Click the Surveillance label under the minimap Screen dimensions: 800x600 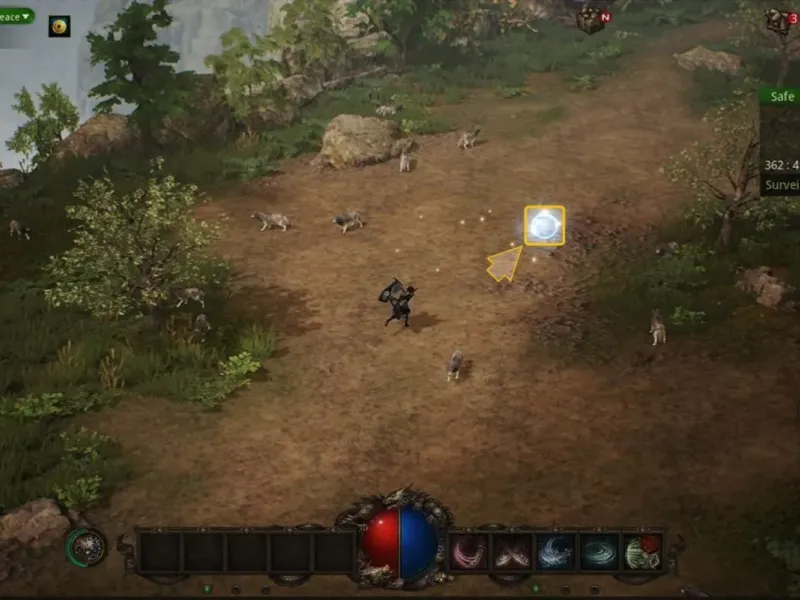pyautogui.click(x=781, y=185)
